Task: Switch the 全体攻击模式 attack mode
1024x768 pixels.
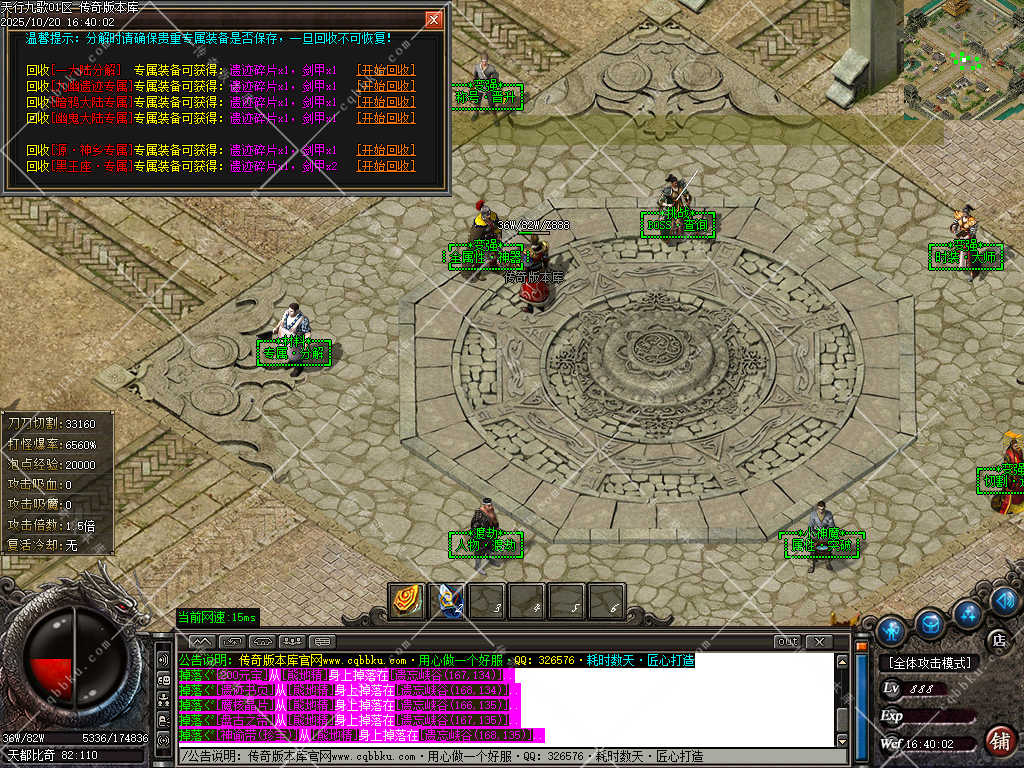Action: pos(929,663)
